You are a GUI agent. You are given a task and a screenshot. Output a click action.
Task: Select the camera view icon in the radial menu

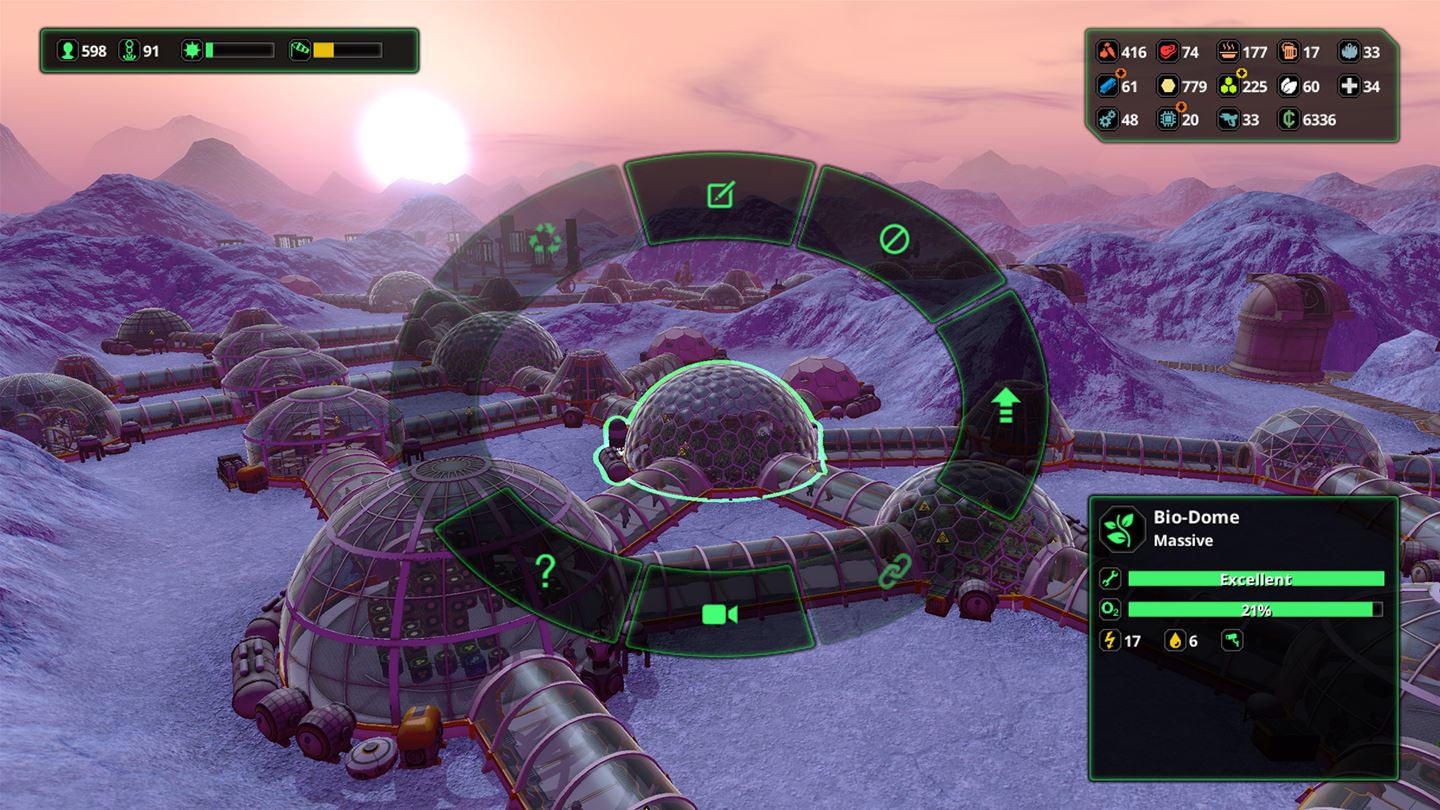pyautogui.click(x=722, y=615)
